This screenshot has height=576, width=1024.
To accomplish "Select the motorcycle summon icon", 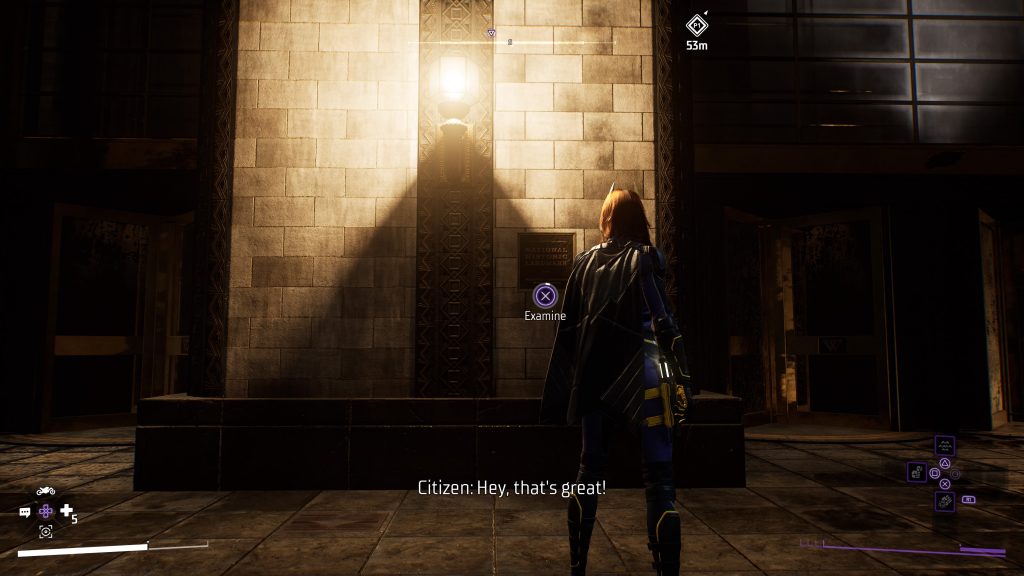I will point(45,491).
